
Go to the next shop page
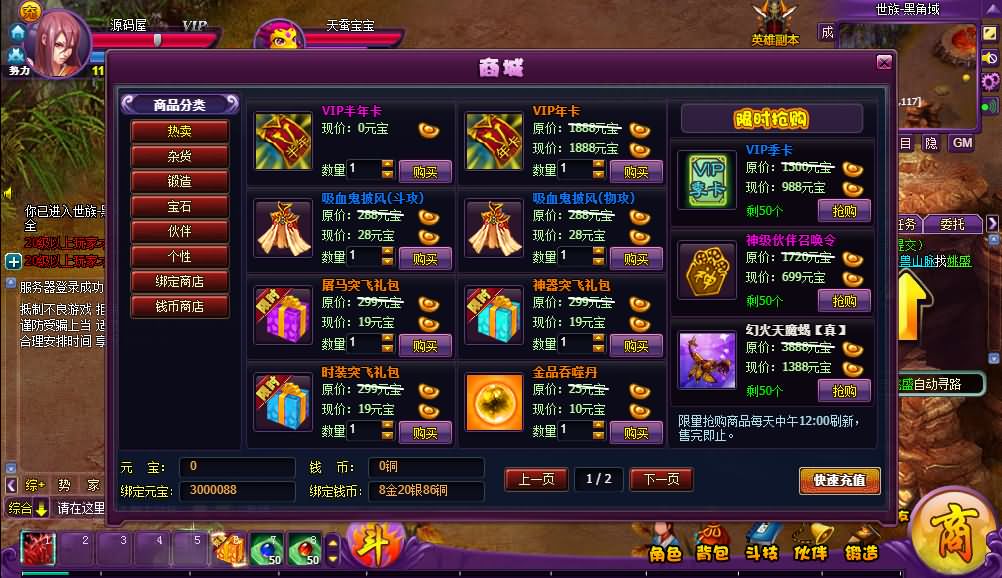pyautogui.click(x=661, y=479)
